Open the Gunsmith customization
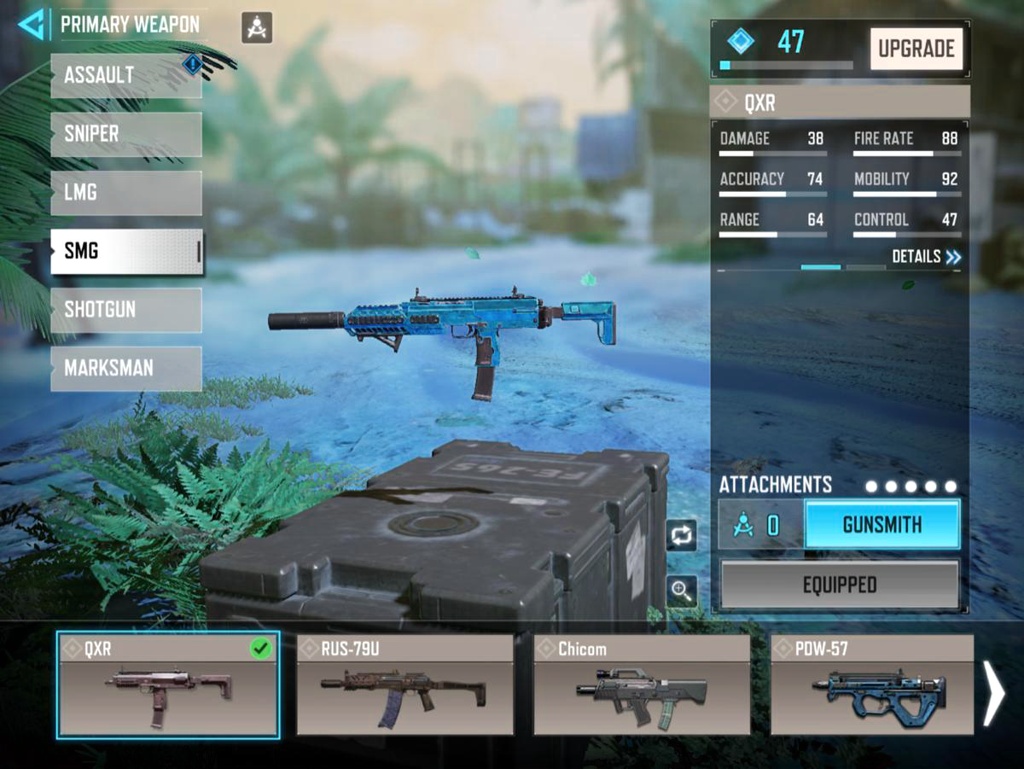This screenshot has height=769, width=1024. coord(882,525)
